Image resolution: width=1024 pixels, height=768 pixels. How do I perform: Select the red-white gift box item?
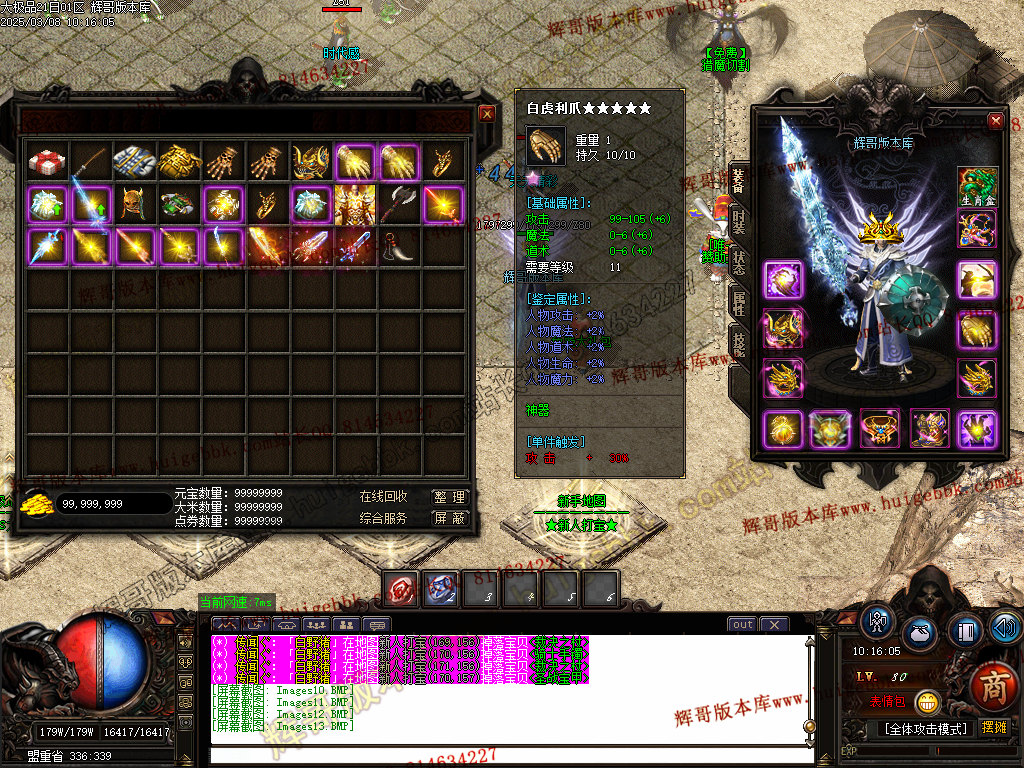(47, 162)
